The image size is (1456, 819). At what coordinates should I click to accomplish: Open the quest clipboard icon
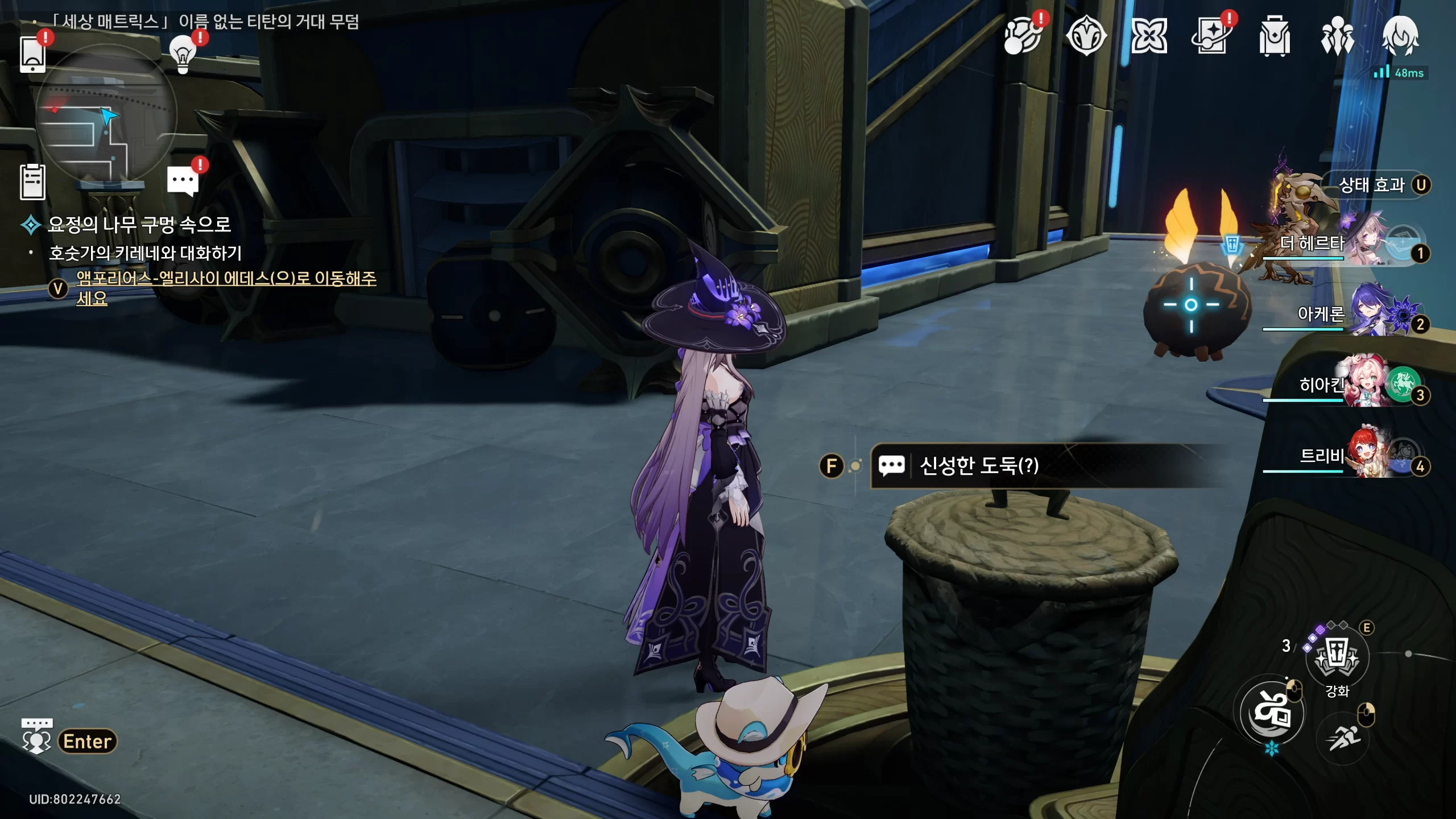coord(32,182)
